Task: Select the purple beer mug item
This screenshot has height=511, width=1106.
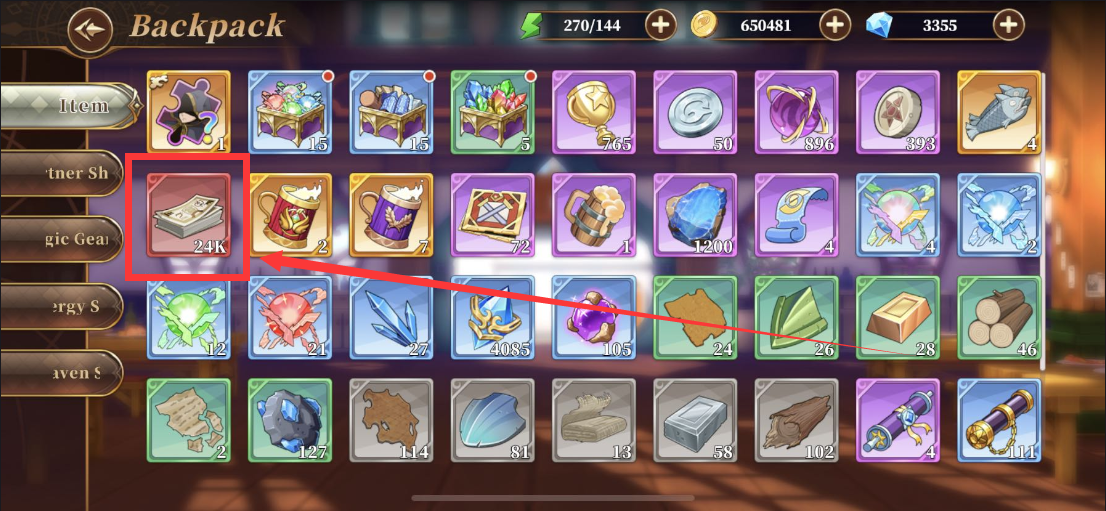Action: coord(391,214)
